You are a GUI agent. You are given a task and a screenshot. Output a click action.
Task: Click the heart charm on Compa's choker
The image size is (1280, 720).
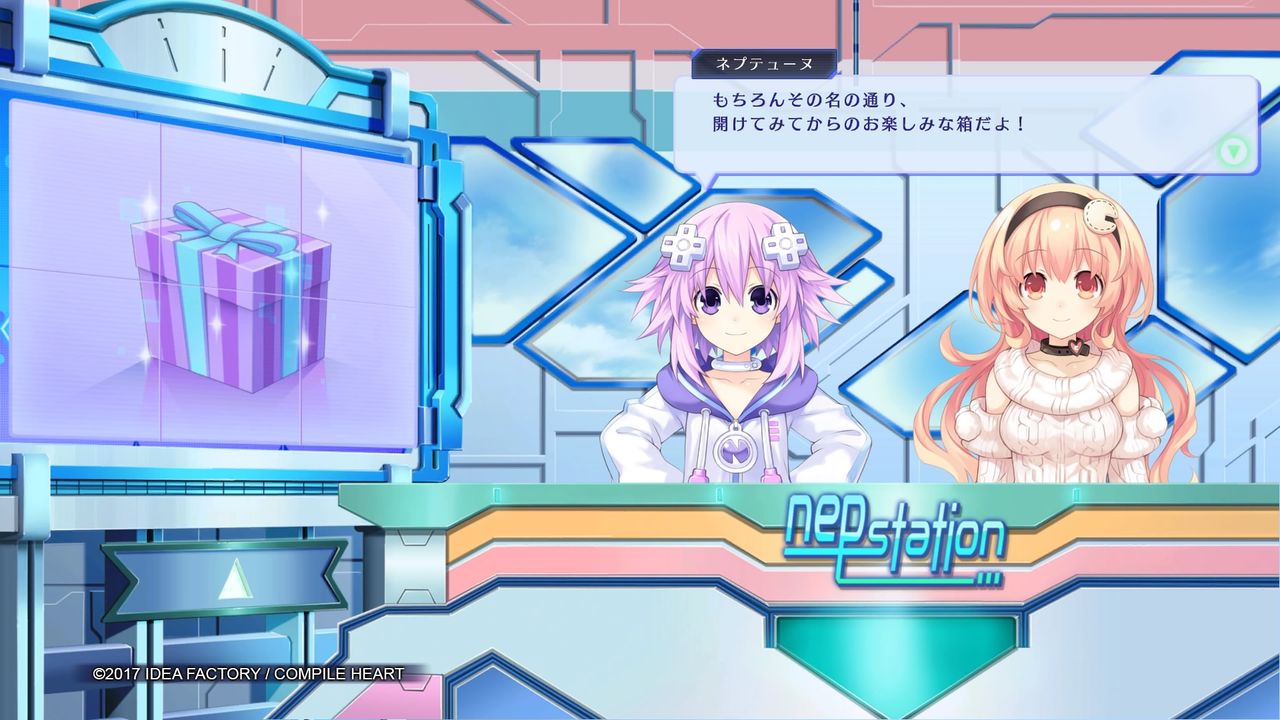pos(1075,347)
